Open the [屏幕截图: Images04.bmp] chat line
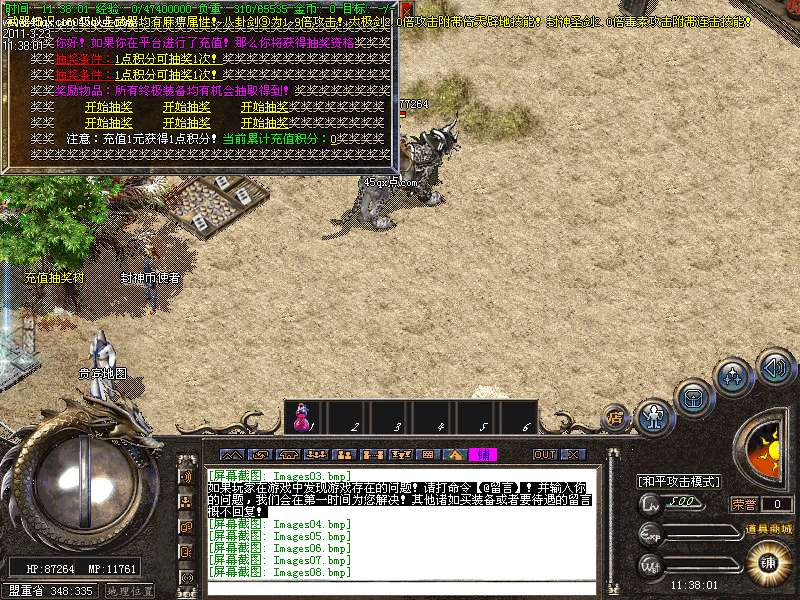This screenshot has width=800, height=600. 279,524
